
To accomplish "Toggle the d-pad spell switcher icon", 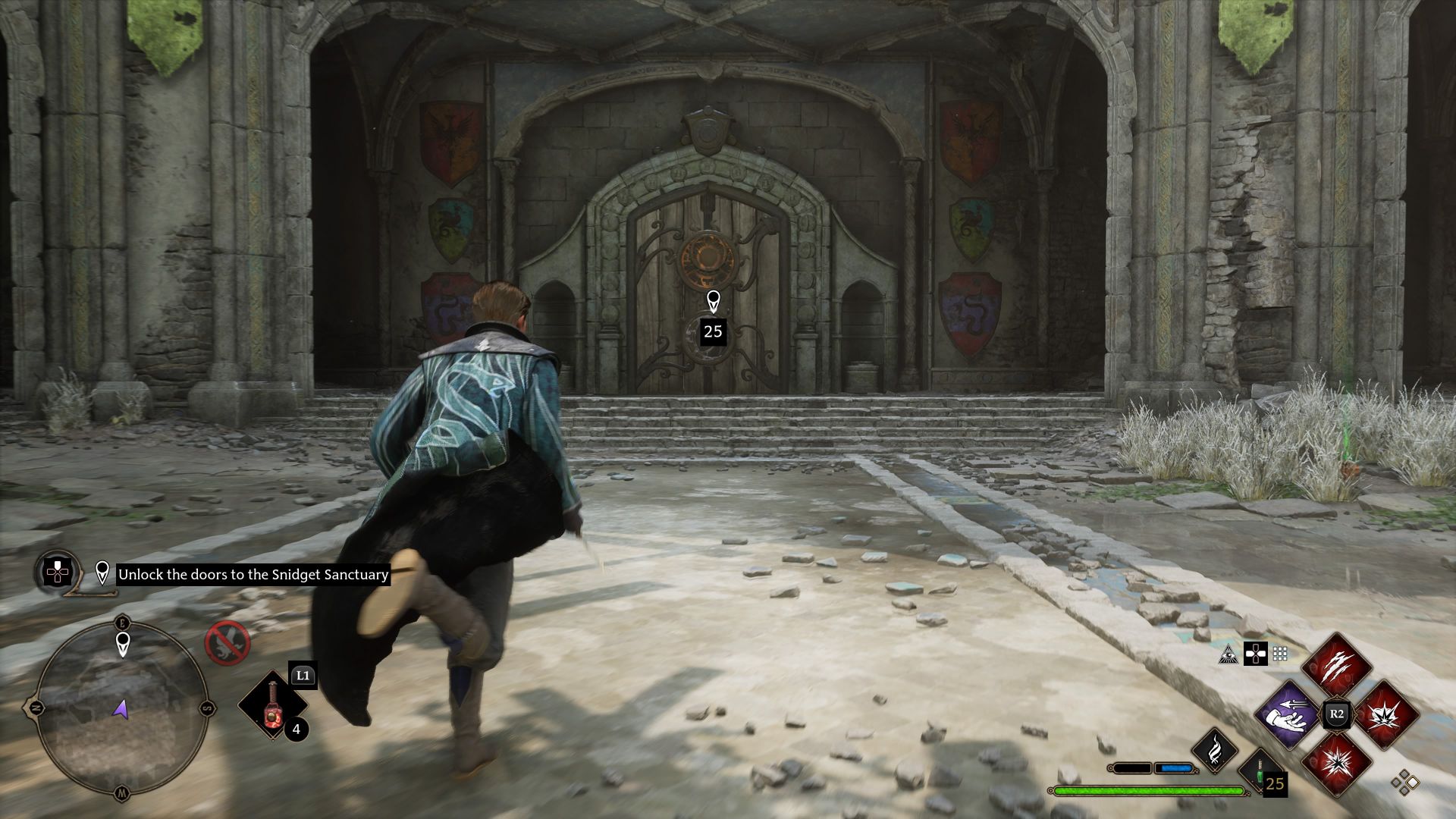I will click(x=1256, y=654).
